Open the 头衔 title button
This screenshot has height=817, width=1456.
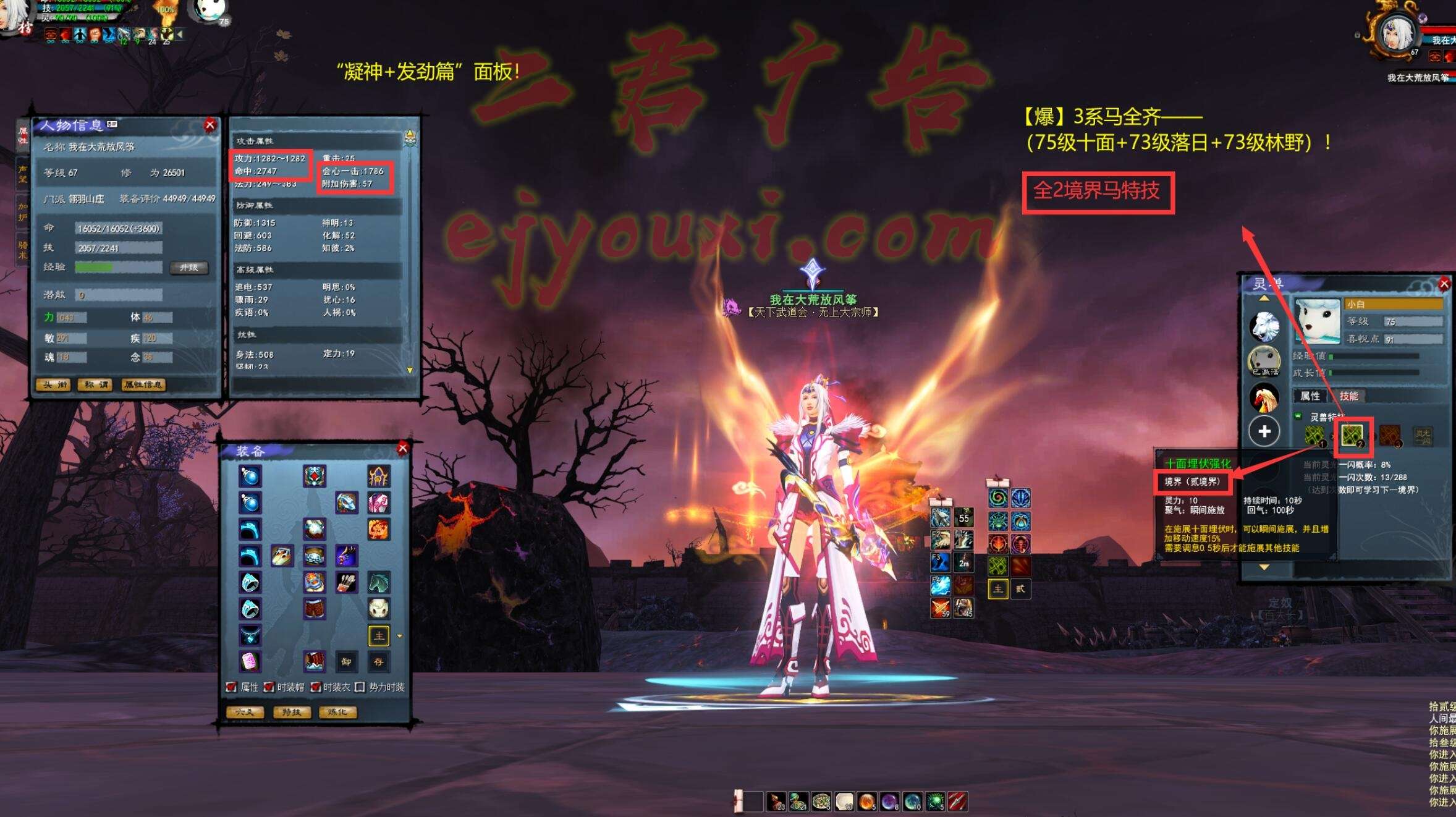53,385
